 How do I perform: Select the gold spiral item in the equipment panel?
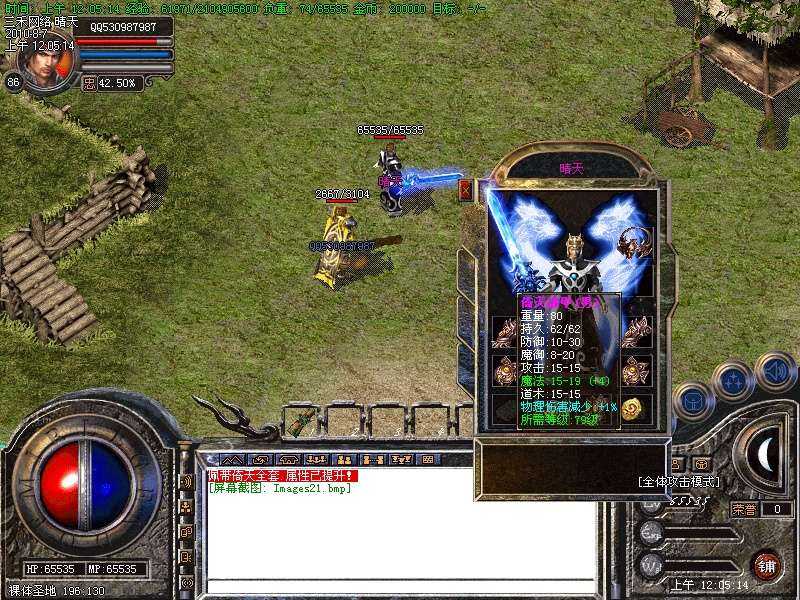point(632,409)
